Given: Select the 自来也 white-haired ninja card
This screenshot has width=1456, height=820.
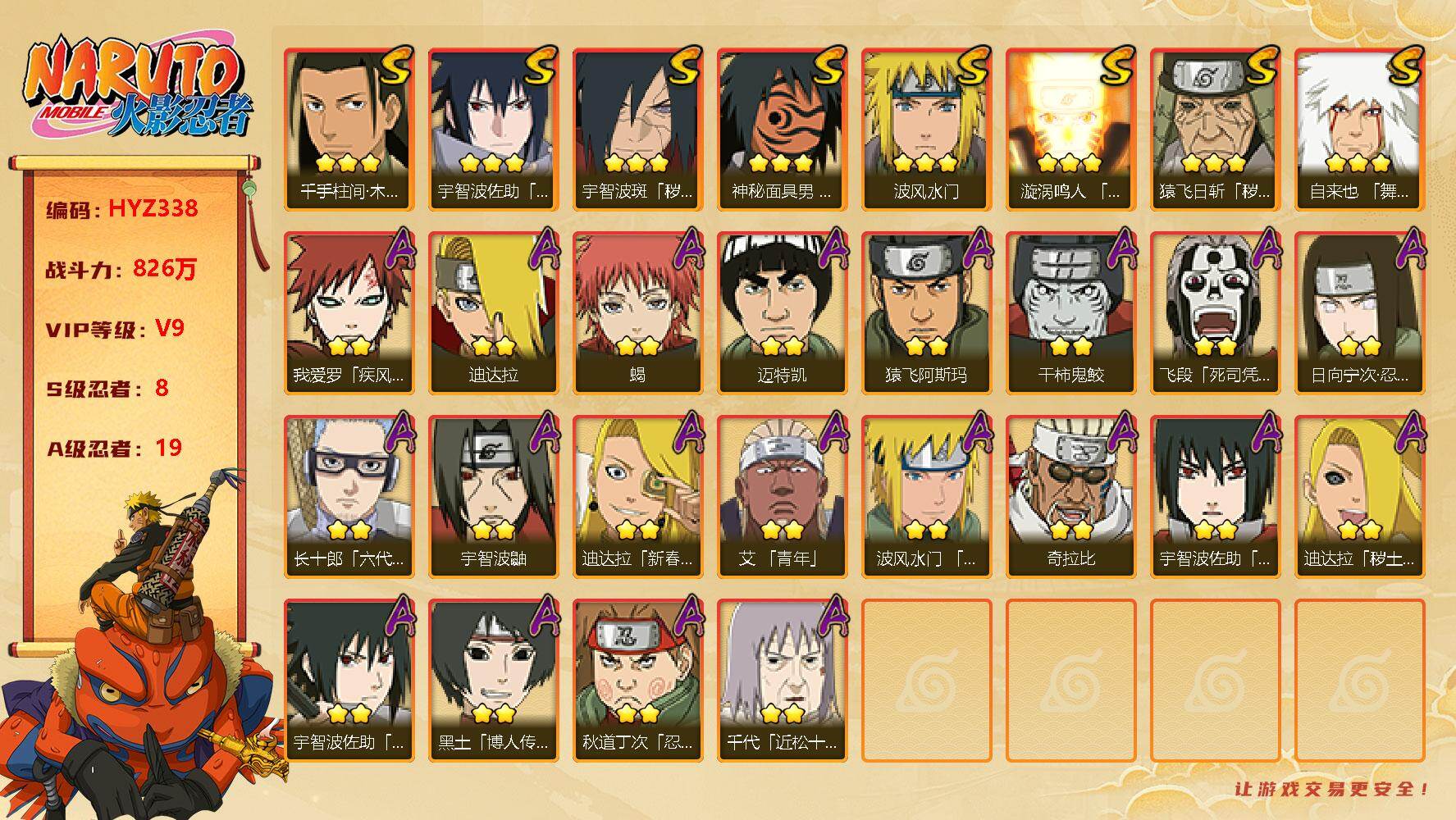Looking at the screenshot, I should click(1359, 129).
